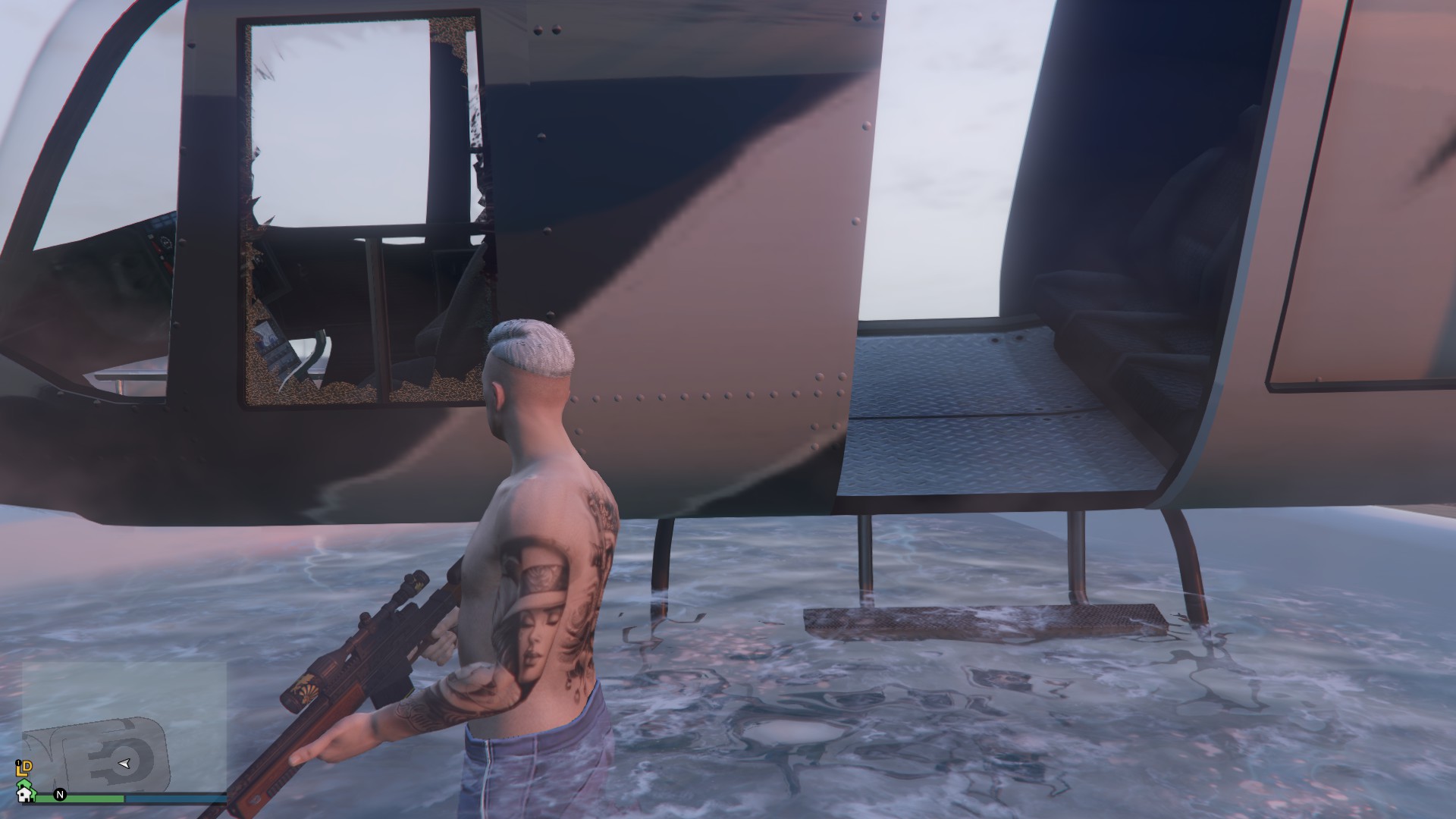
Task: Click the North compass marker on minimap
Action: 61,795
